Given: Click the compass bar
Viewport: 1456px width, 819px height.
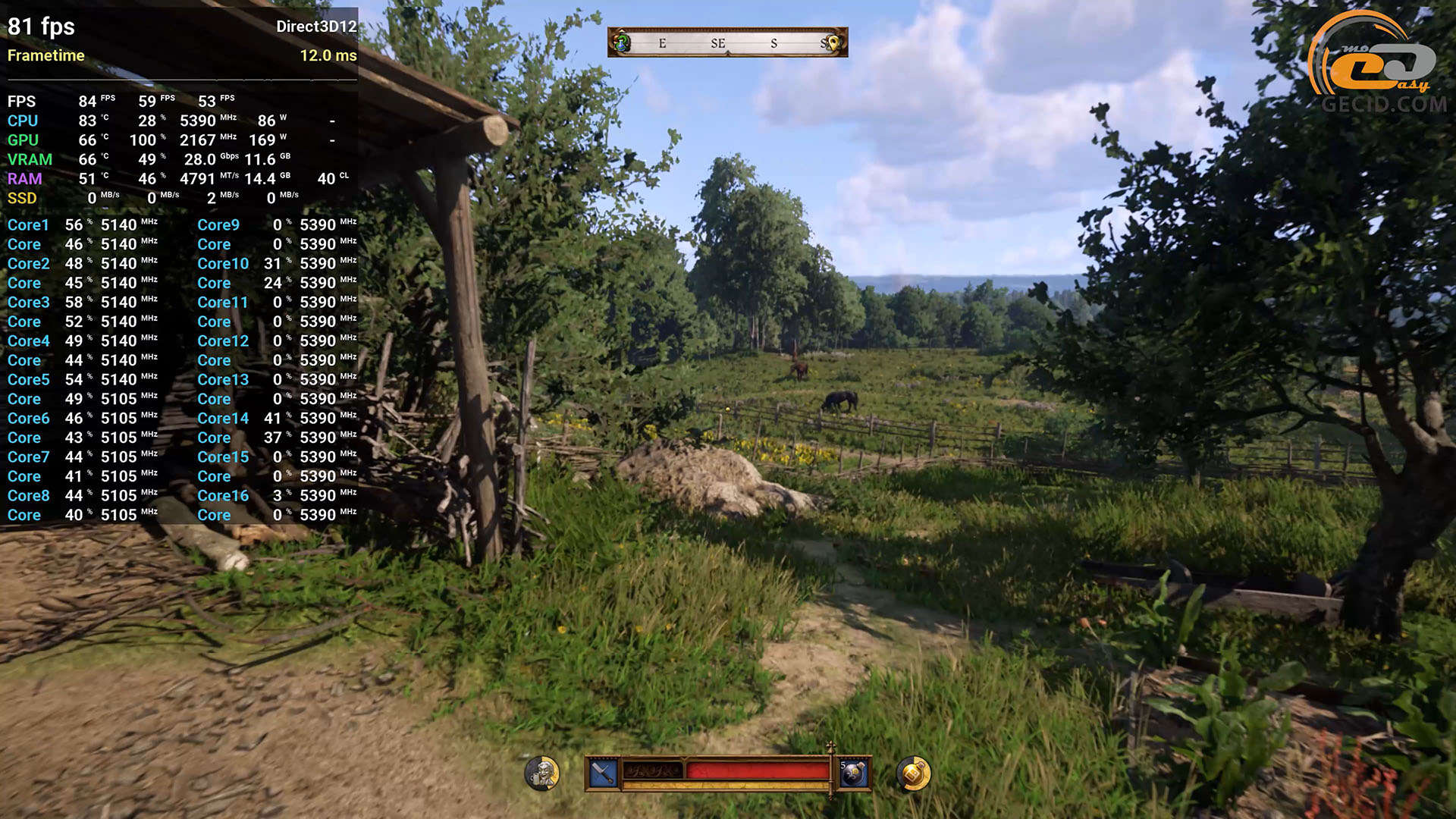Looking at the screenshot, I should pos(727,42).
